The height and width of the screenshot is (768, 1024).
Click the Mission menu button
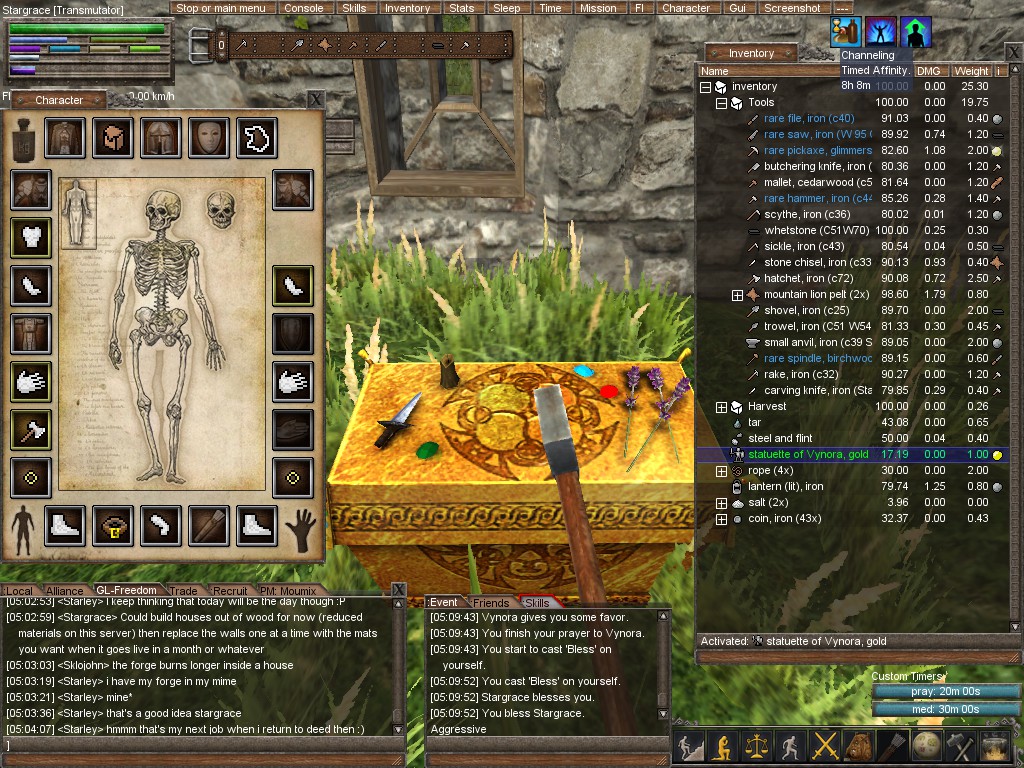pos(598,8)
